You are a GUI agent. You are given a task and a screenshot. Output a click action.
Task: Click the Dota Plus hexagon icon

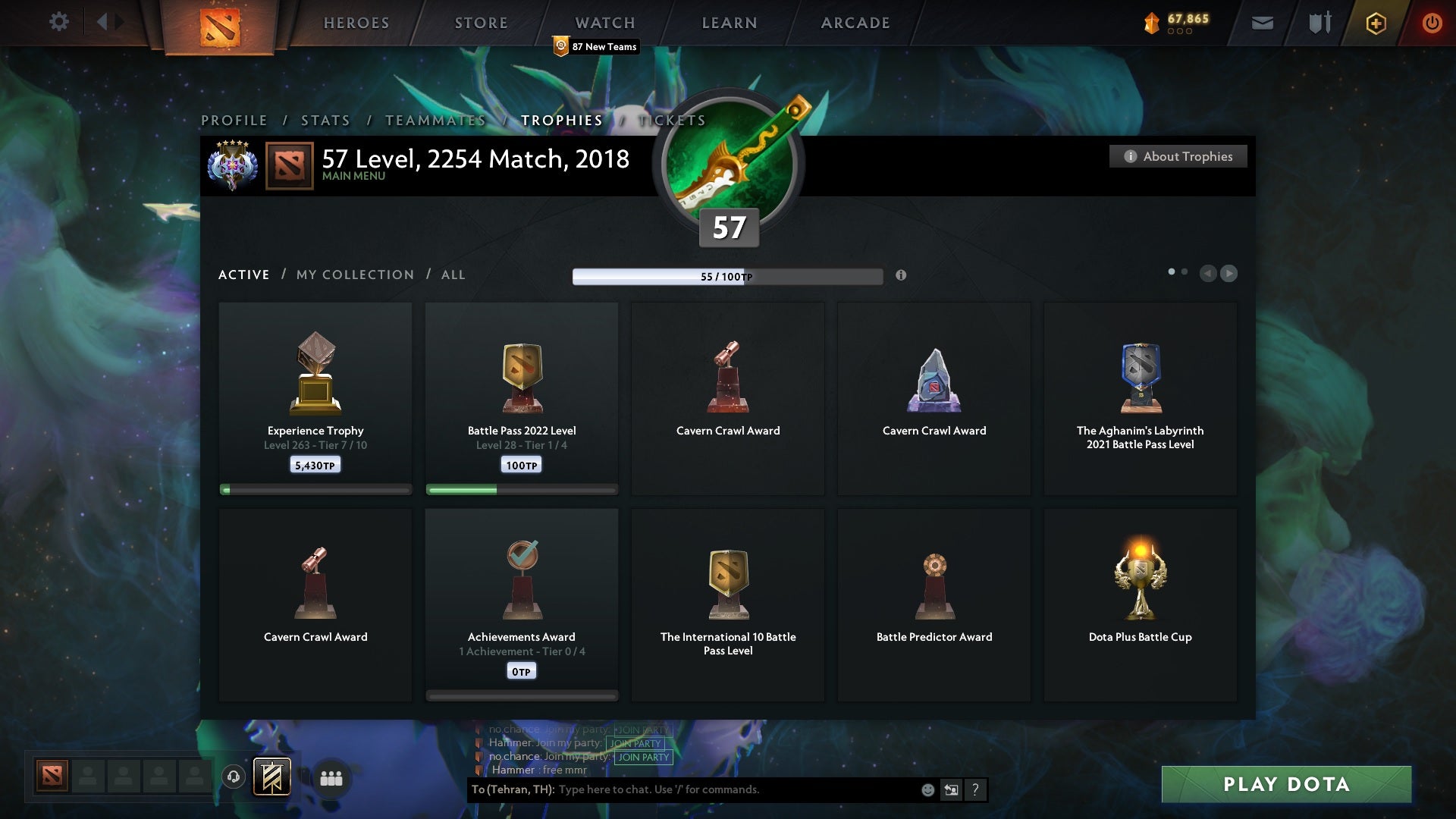click(x=1375, y=23)
